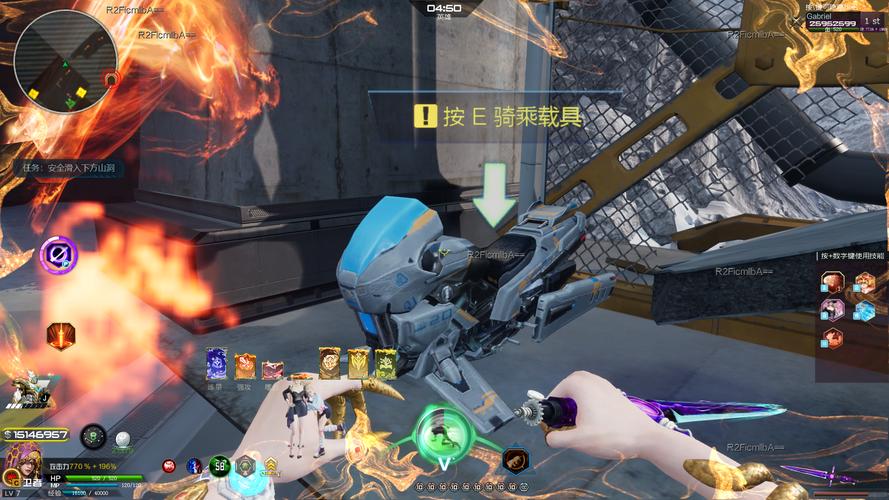
Task: Click the gold chevron rank icon
Action: tap(270, 466)
